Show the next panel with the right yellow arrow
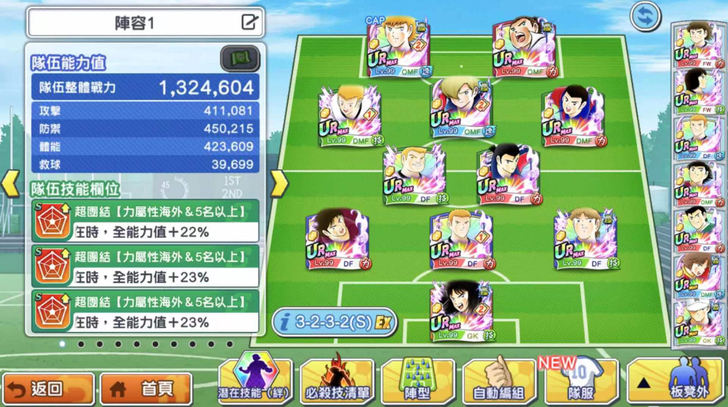The image size is (728, 407). click(x=279, y=183)
